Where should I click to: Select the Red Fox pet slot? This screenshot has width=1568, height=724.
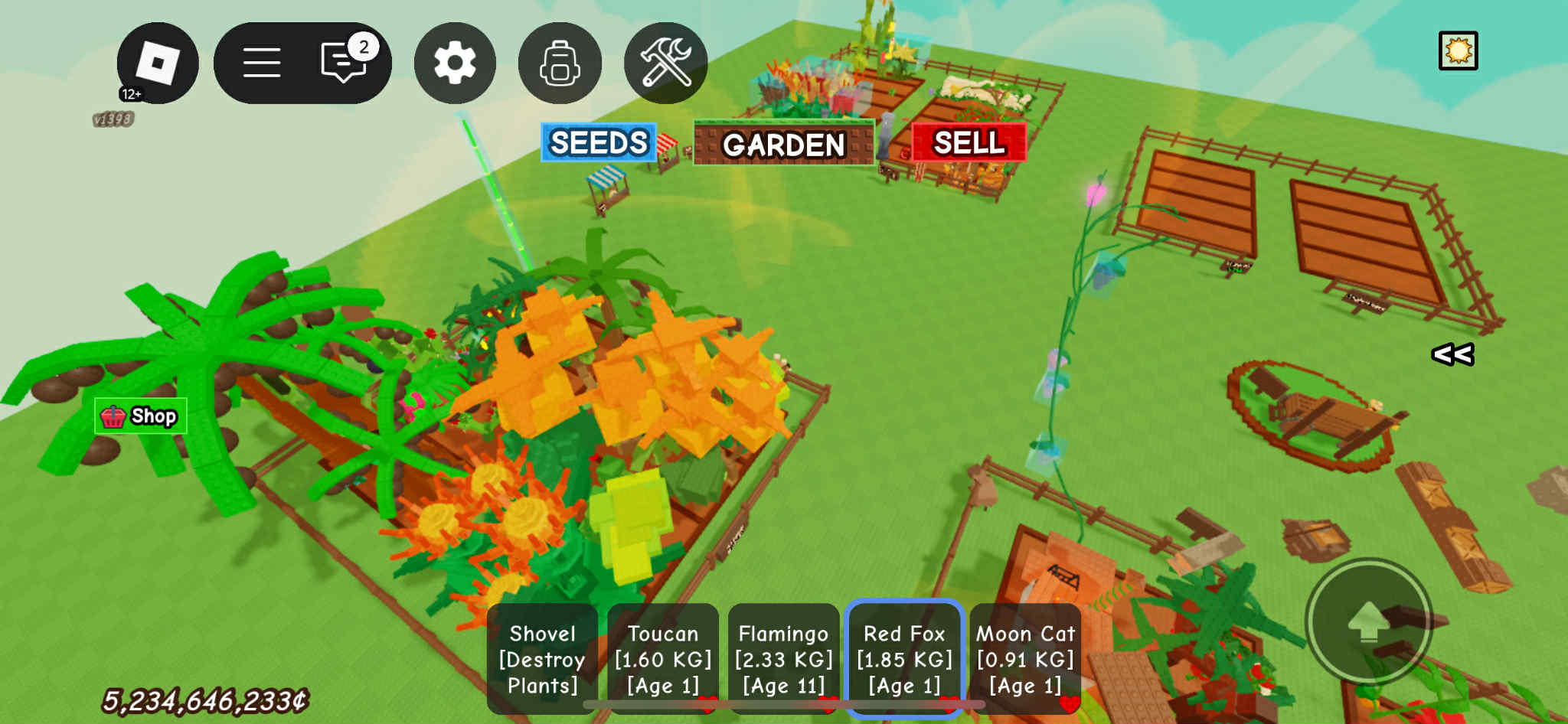pyautogui.click(x=904, y=659)
